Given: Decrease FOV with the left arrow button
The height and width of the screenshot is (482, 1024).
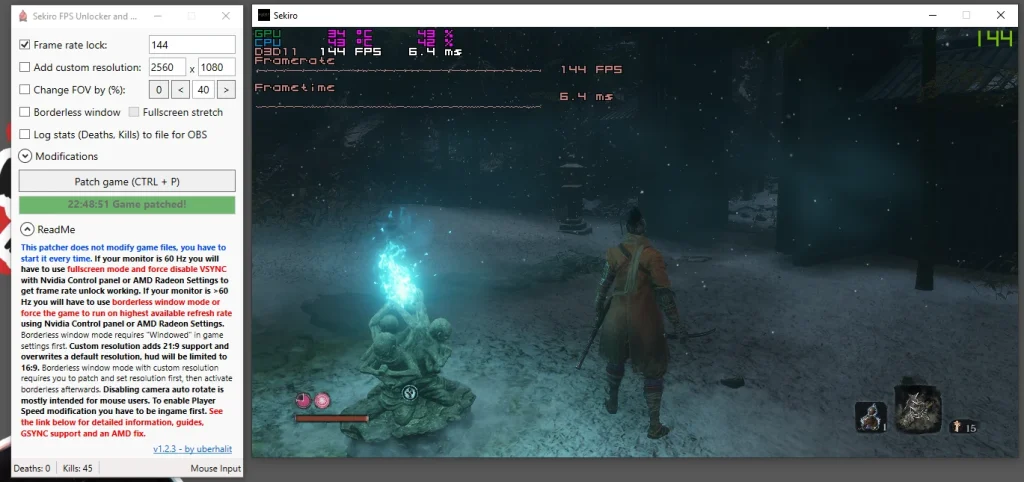Looking at the screenshot, I should [x=180, y=90].
